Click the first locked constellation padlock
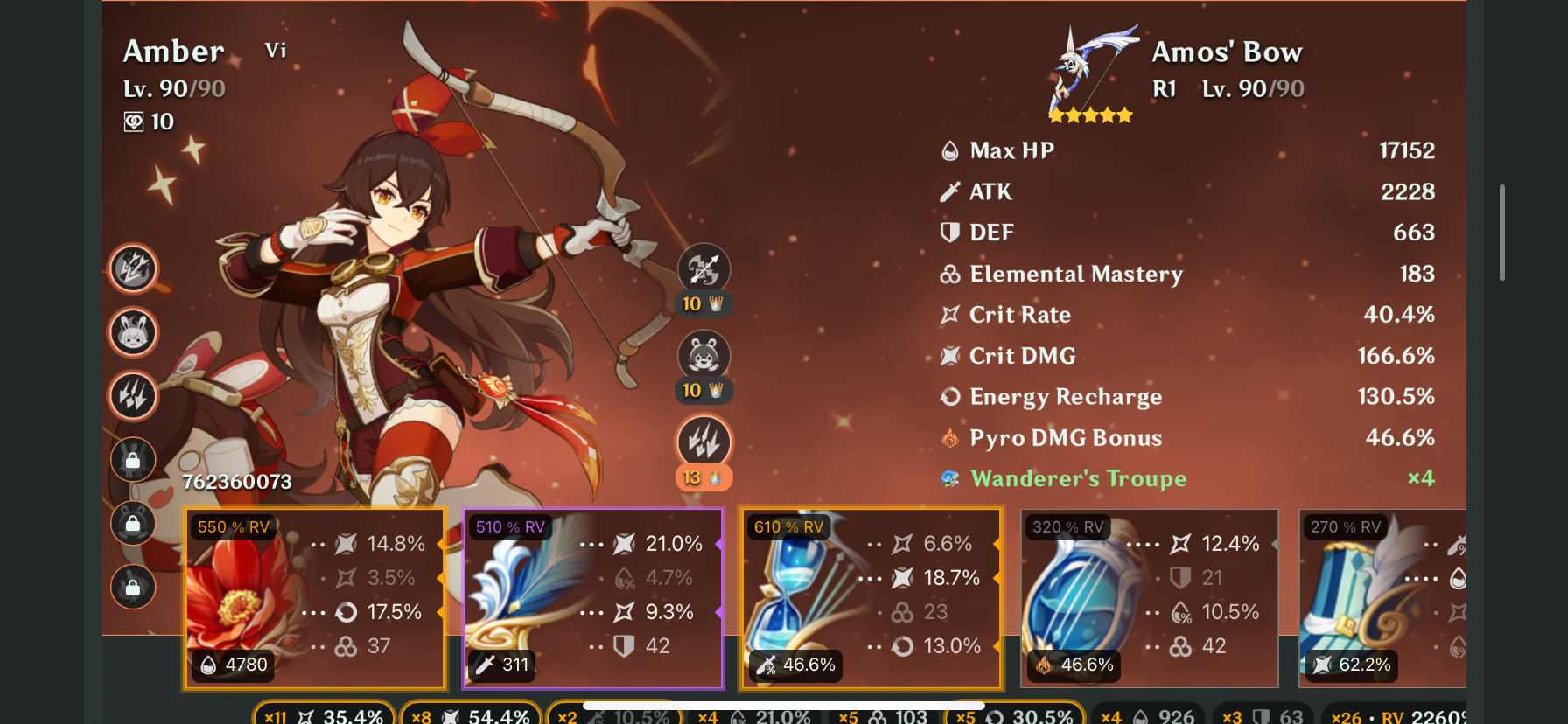This screenshot has height=724, width=1568. click(x=132, y=459)
